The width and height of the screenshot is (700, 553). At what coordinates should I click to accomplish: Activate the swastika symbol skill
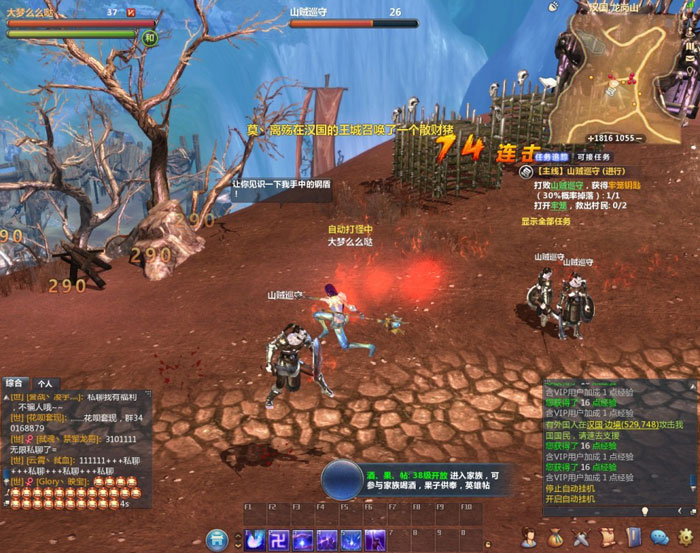point(278,540)
